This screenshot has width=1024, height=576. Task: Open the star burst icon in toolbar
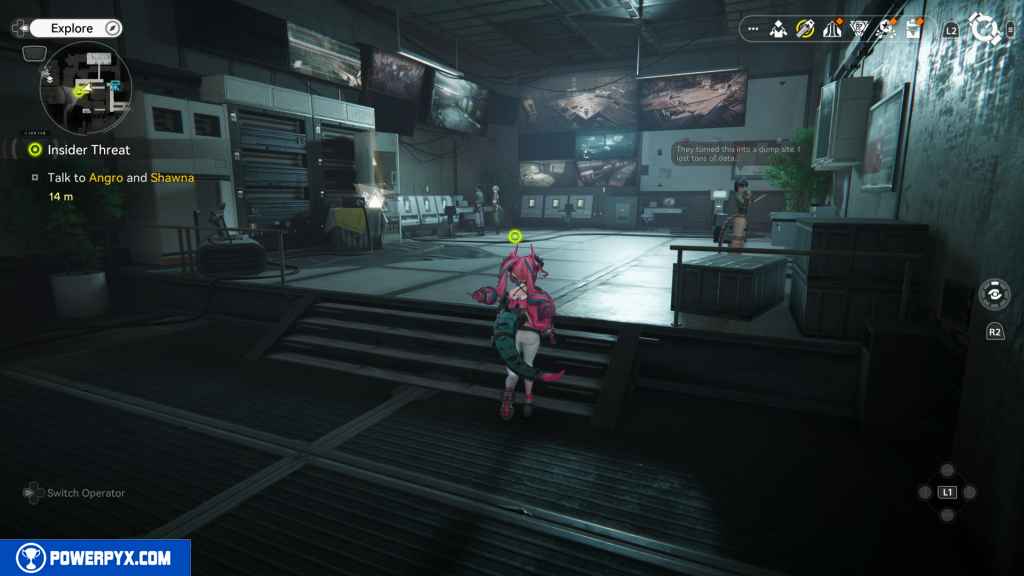885,29
